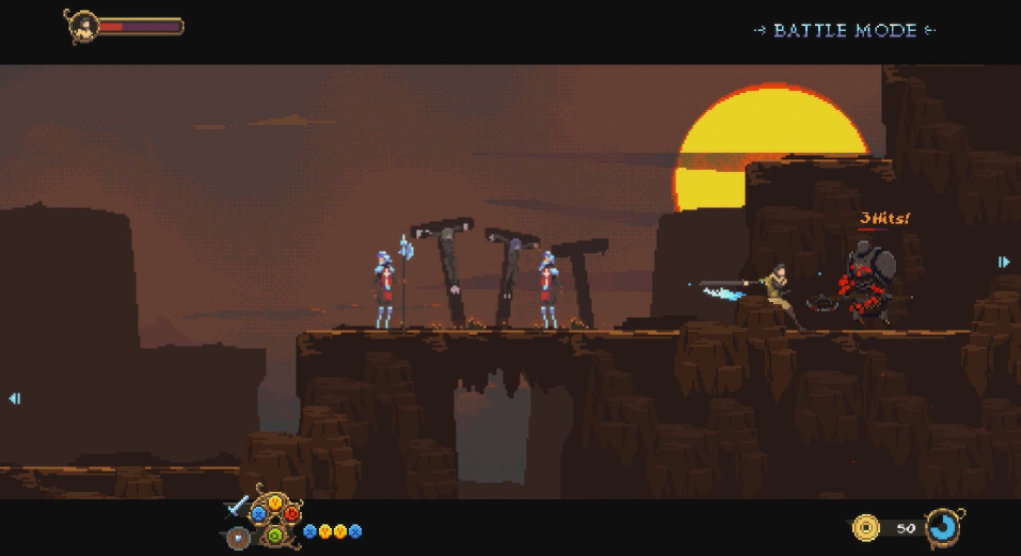The width and height of the screenshot is (1021, 556).
Task: Click the right edge off-screen arrow indicator
Action: click(1004, 262)
